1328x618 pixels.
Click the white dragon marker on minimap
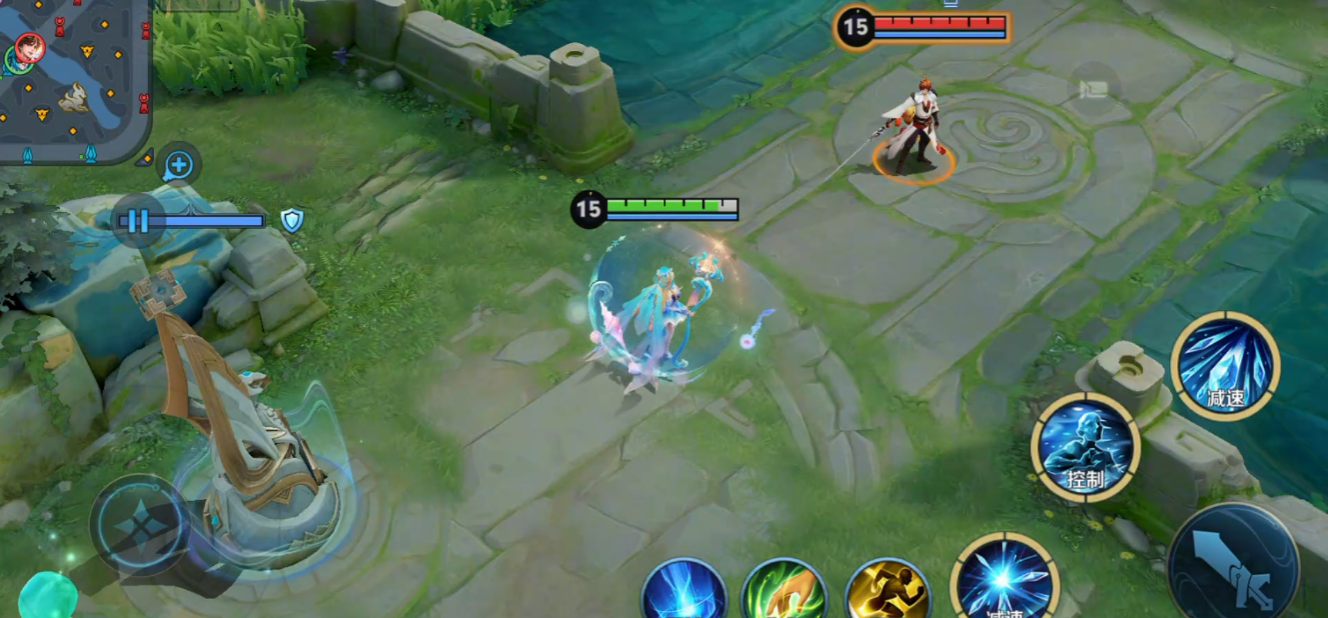pos(73,97)
